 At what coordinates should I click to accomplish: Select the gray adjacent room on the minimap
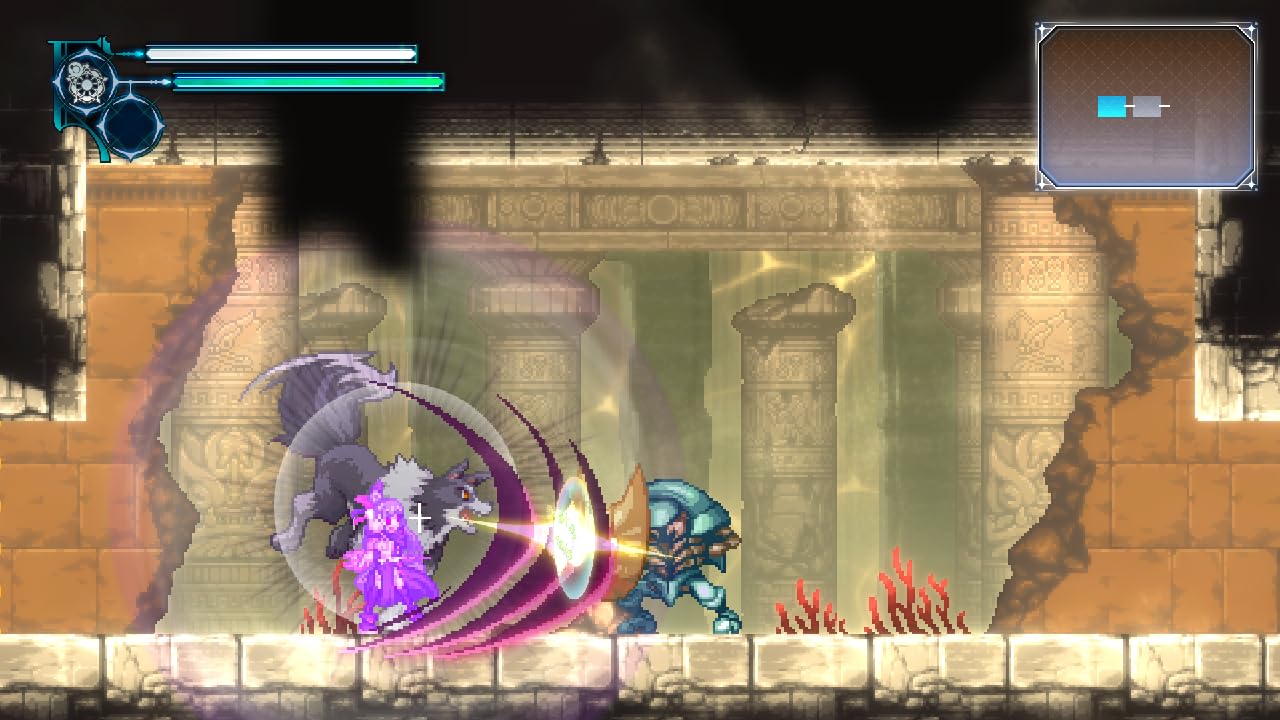[x=1148, y=106]
